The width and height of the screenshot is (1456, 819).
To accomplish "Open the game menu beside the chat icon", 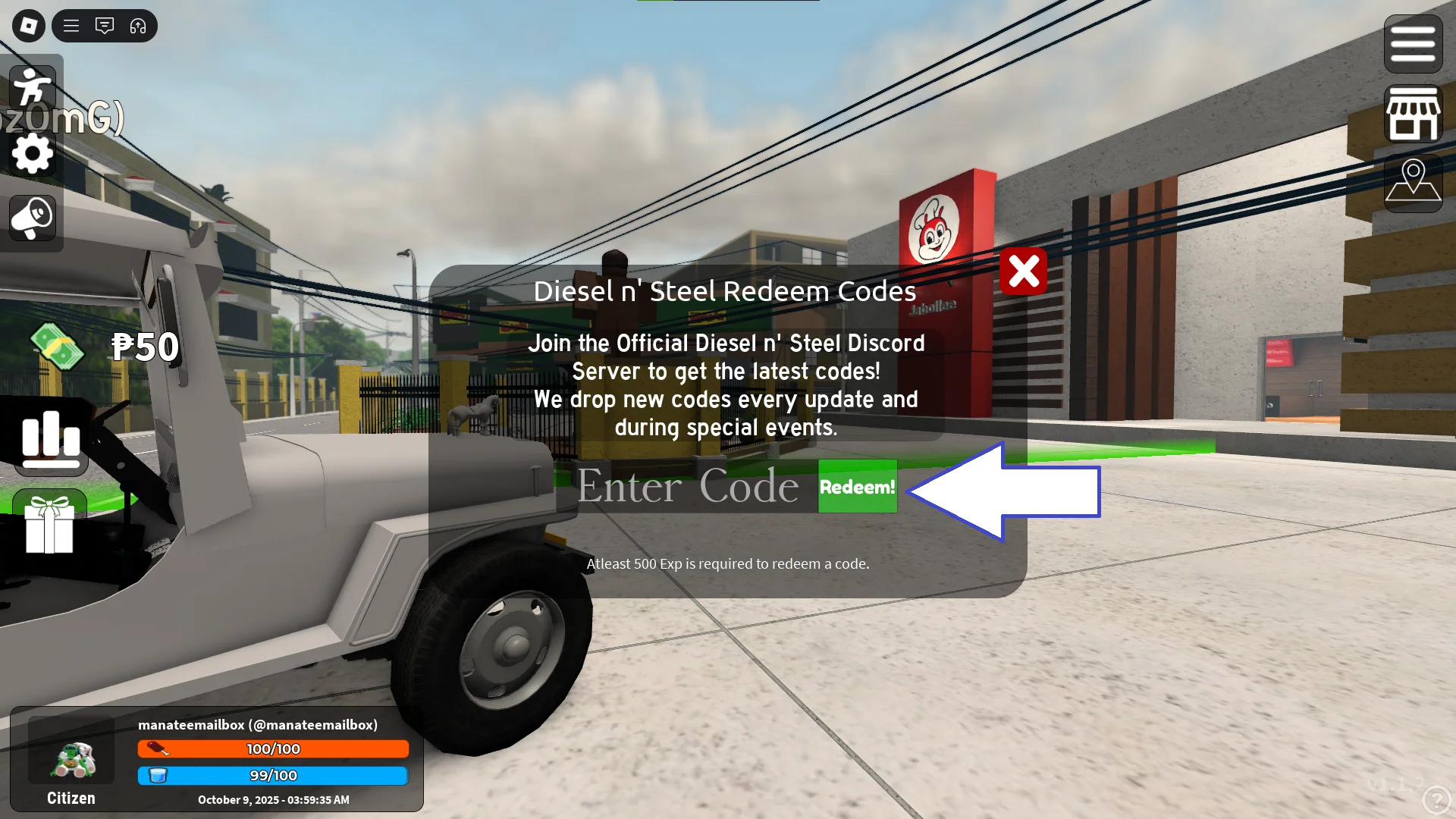I will coord(71,25).
